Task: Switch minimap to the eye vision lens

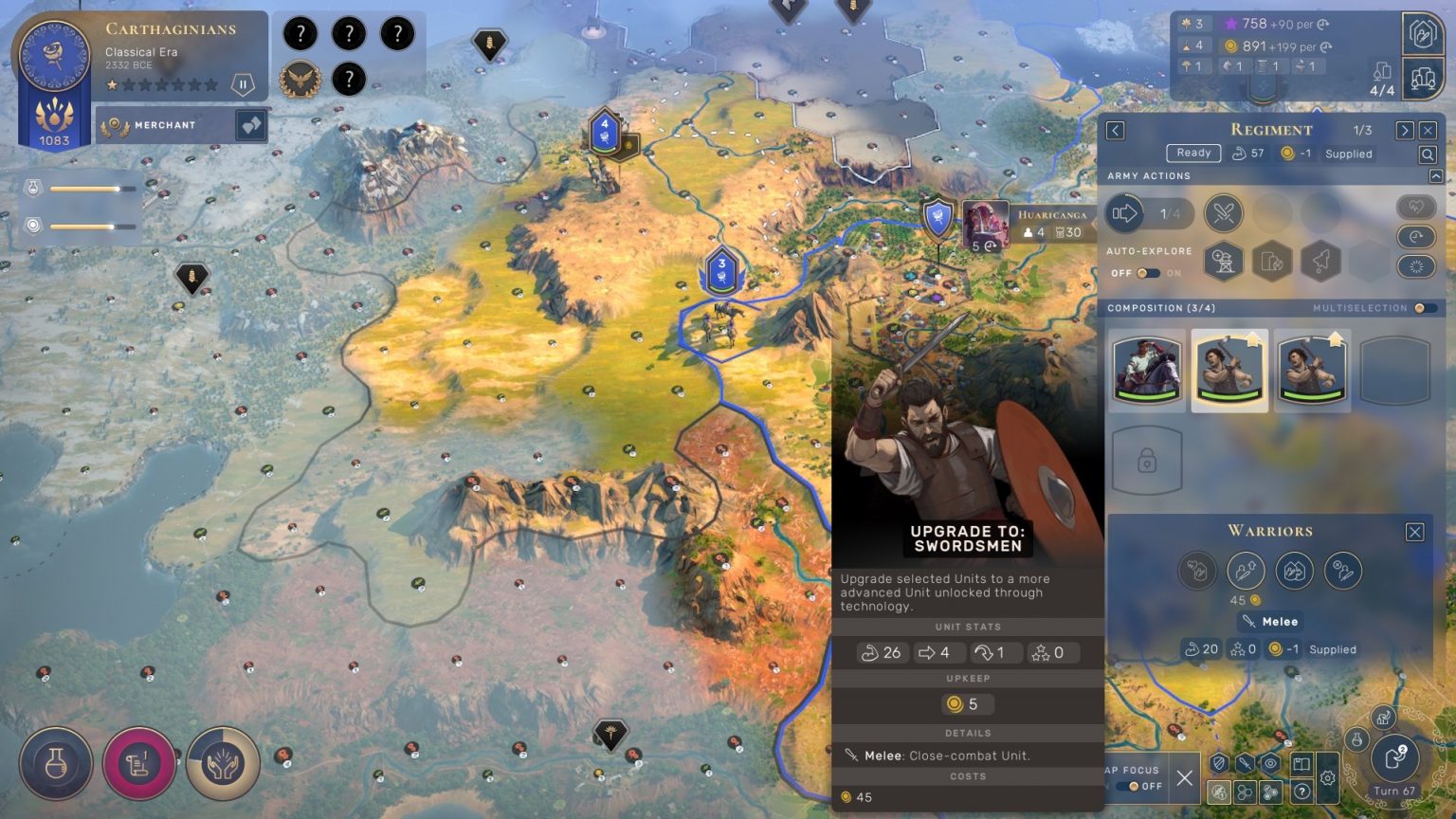Action: 1270,762
